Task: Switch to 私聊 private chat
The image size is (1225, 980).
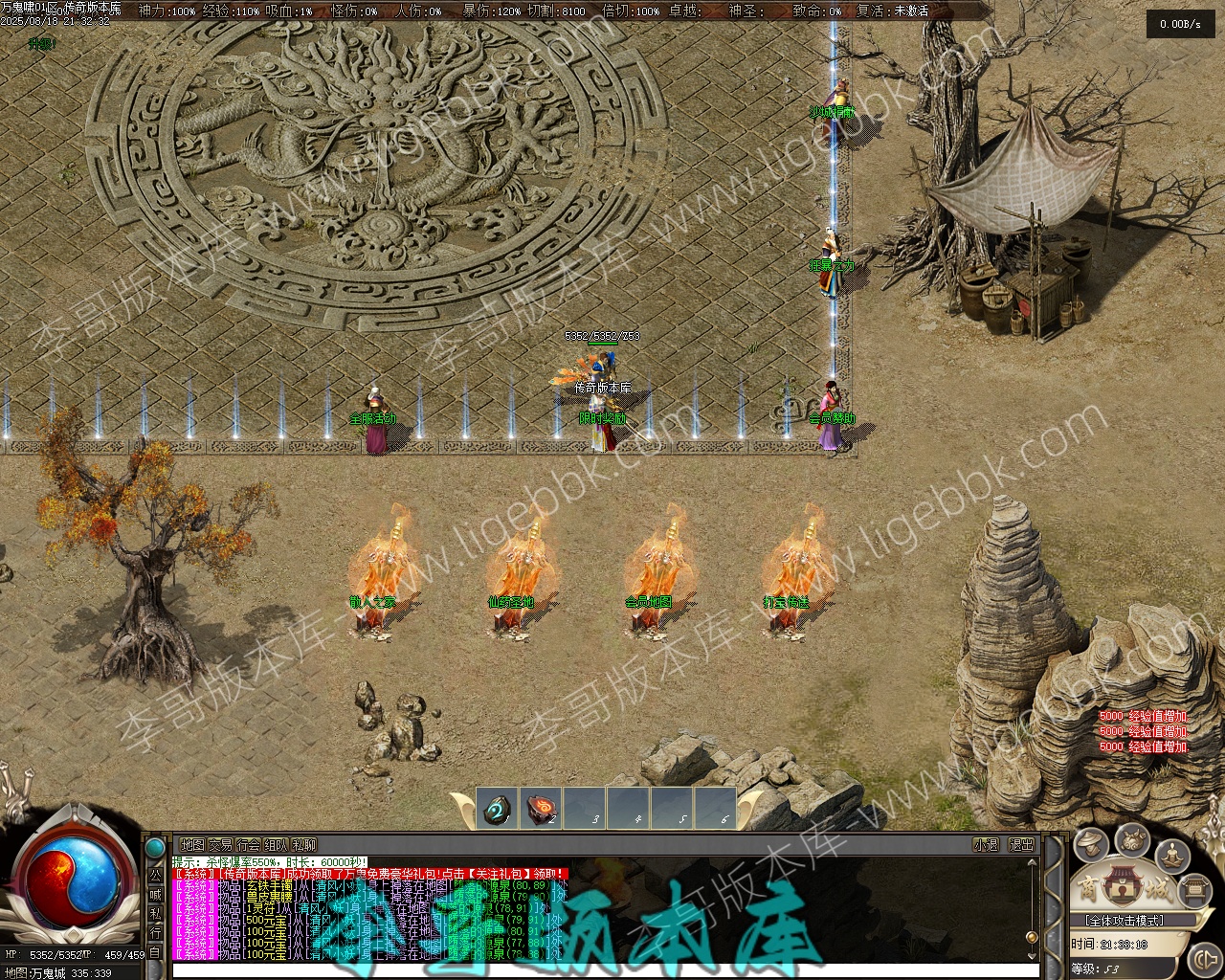Action: click(304, 845)
